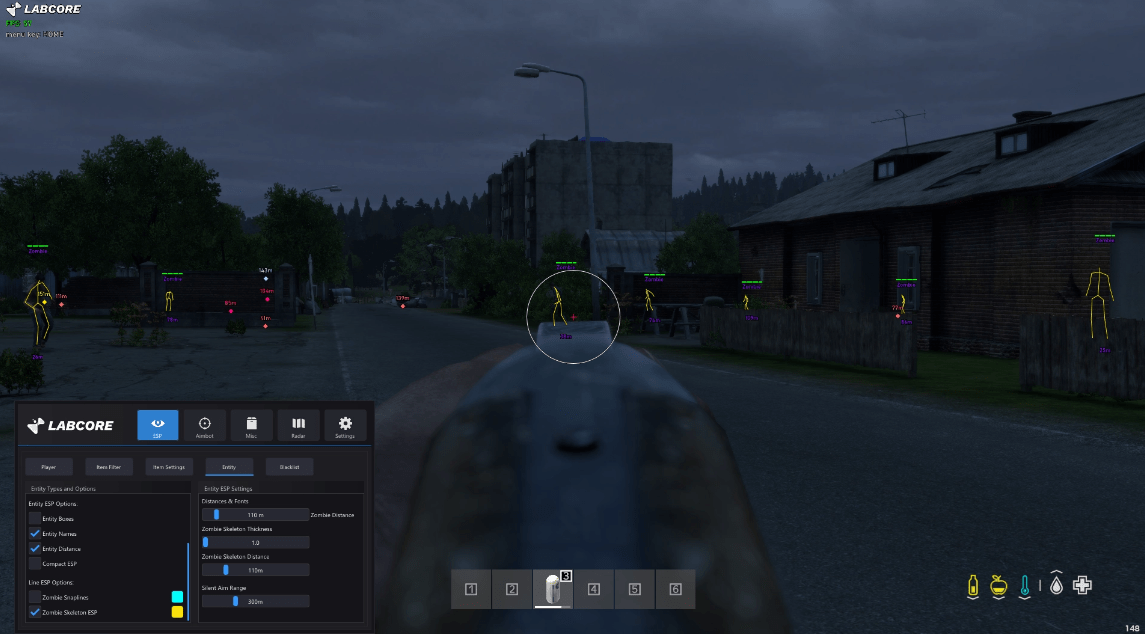
Task: Open the Settings gear tab
Action: (345, 425)
